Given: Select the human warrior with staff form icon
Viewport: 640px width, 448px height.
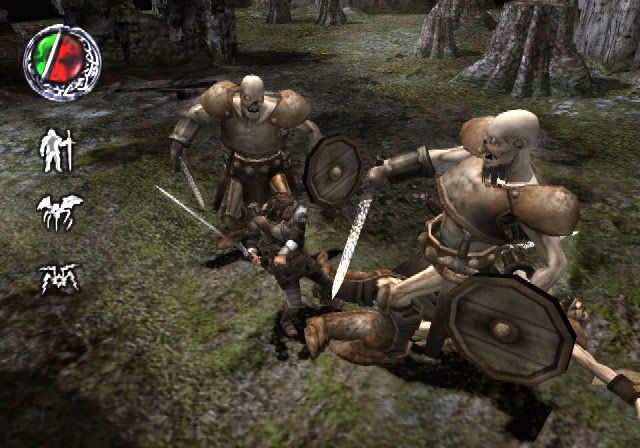Looking at the screenshot, I should pos(57,150).
